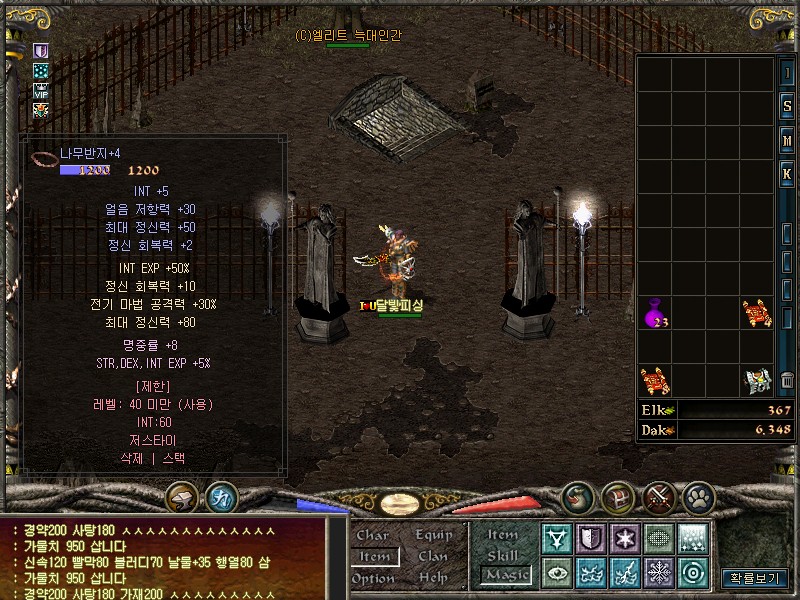The height and width of the screenshot is (600, 800).
Task: Select the purple potion stack of 23
Action: point(655,314)
